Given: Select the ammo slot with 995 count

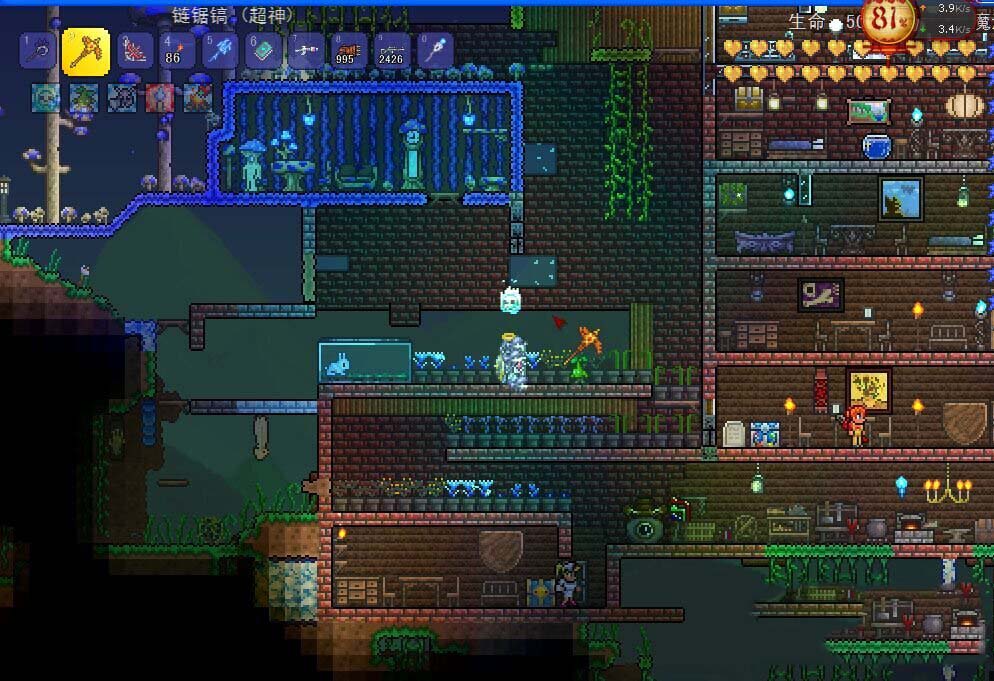Looking at the screenshot, I should pyautogui.click(x=350, y=50).
